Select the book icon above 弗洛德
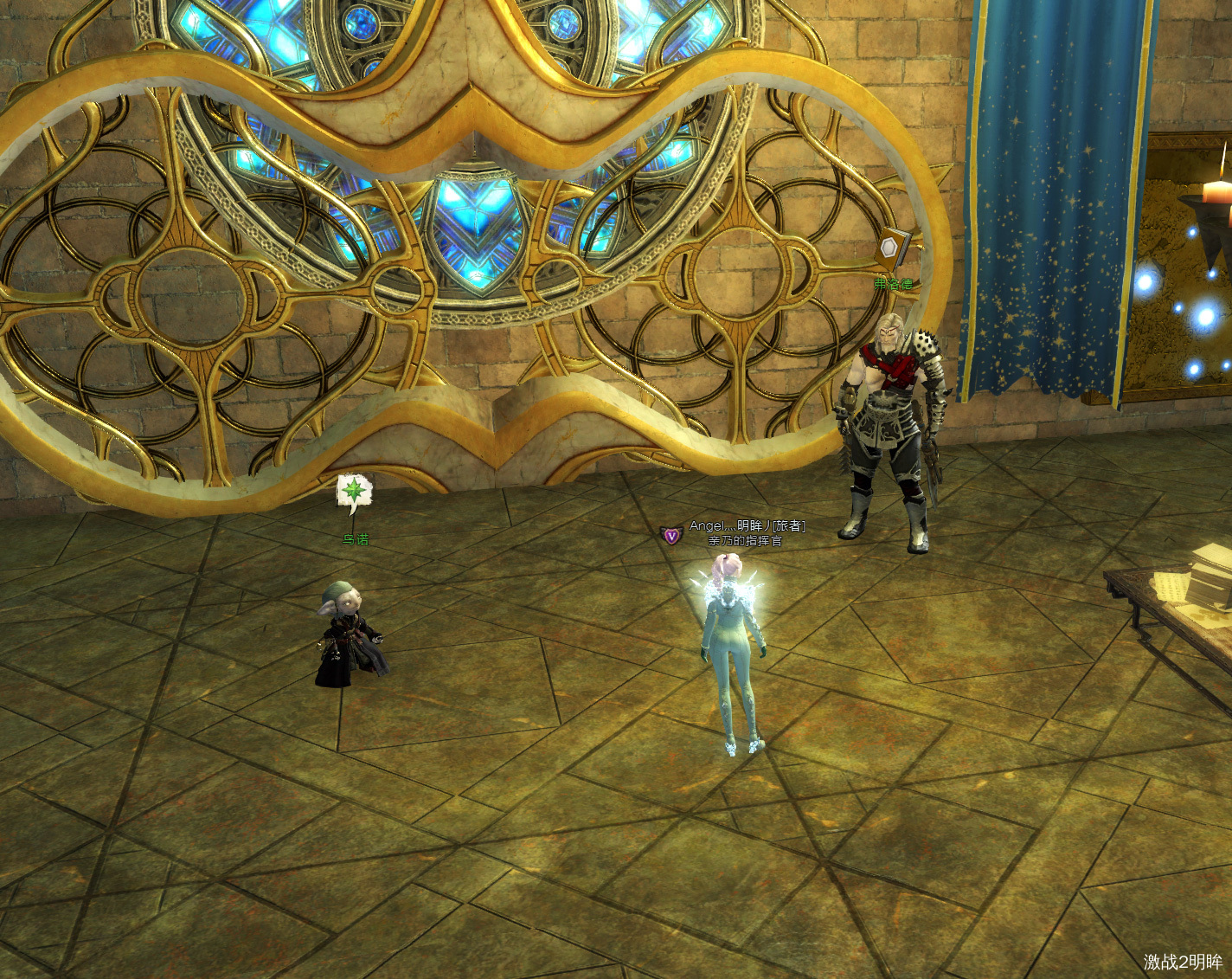The height and width of the screenshot is (979, 1232). pyautogui.click(x=892, y=248)
